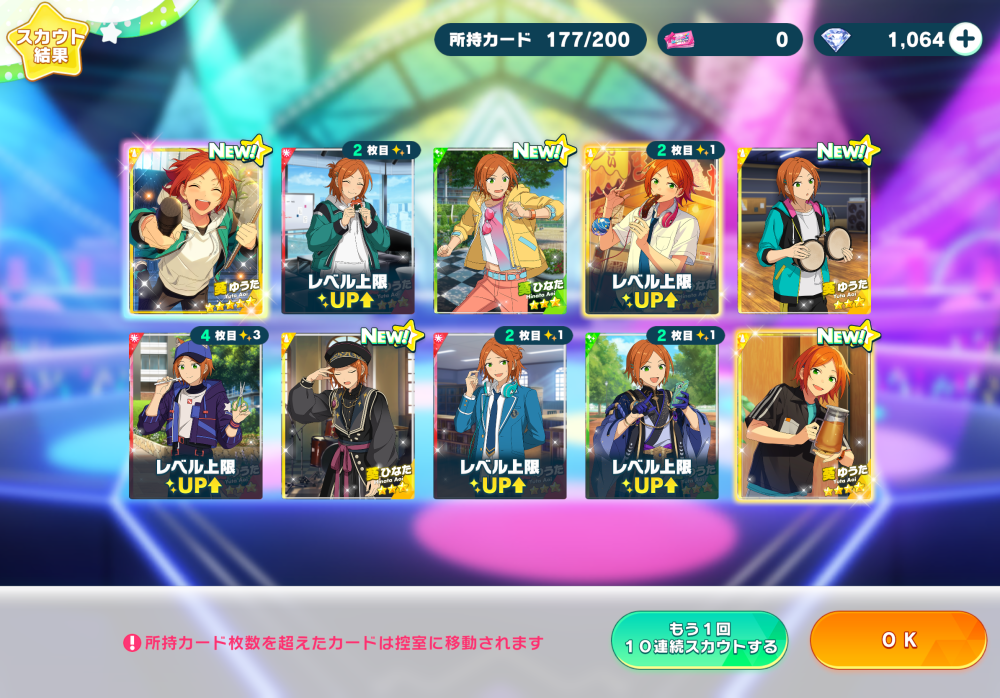Tap the plus button beside the diamond count
Screen dimensions: 1000x698
point(965,39)
